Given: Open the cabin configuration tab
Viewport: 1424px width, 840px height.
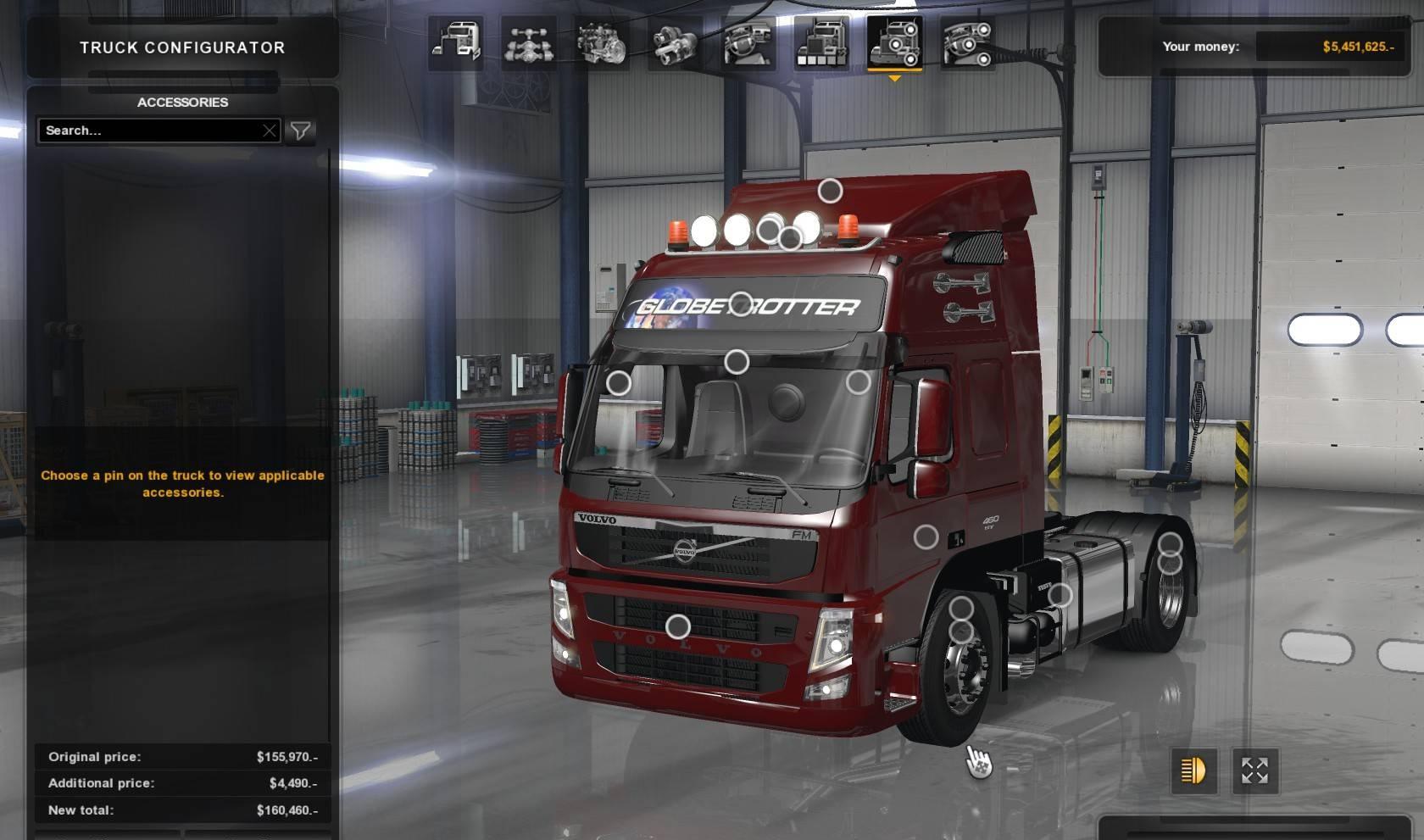Looking at the screenshot, I should coord(456,42).
